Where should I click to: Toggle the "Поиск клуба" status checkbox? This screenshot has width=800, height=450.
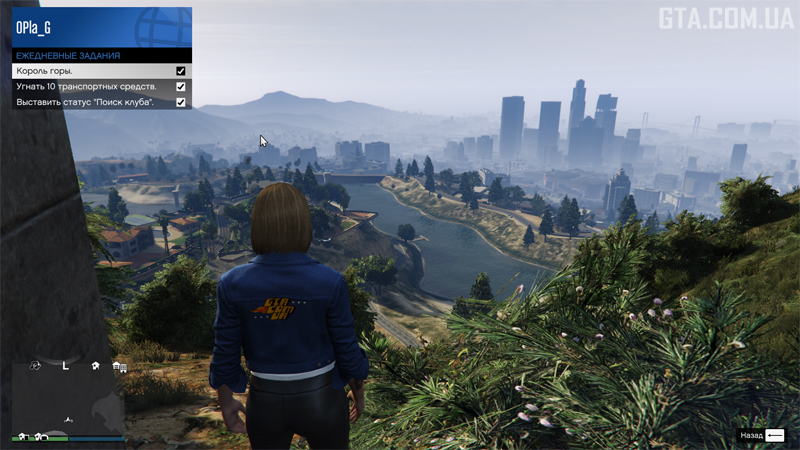pos(181,102)
